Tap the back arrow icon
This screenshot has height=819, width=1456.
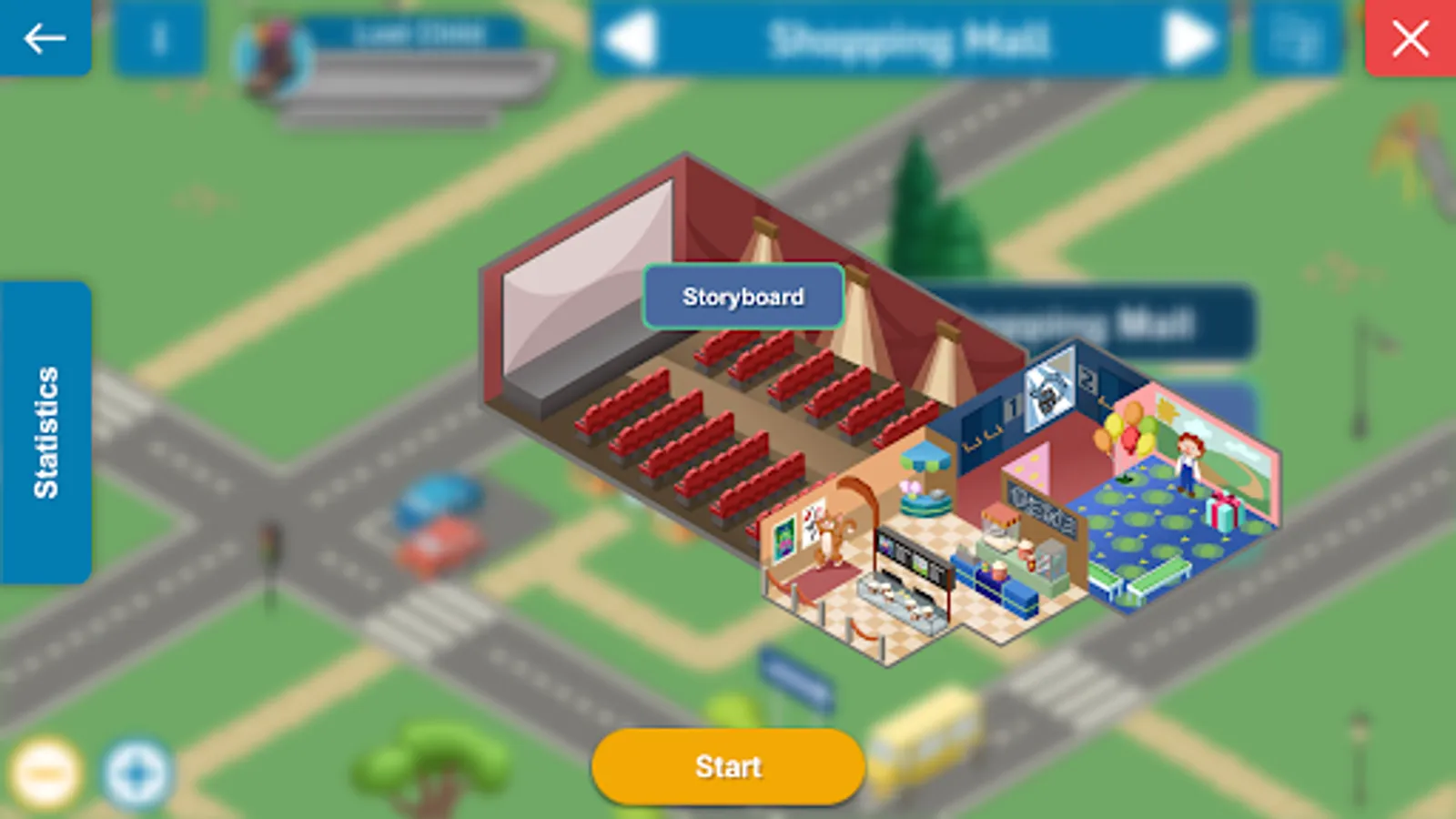click(x=44, y=38)
